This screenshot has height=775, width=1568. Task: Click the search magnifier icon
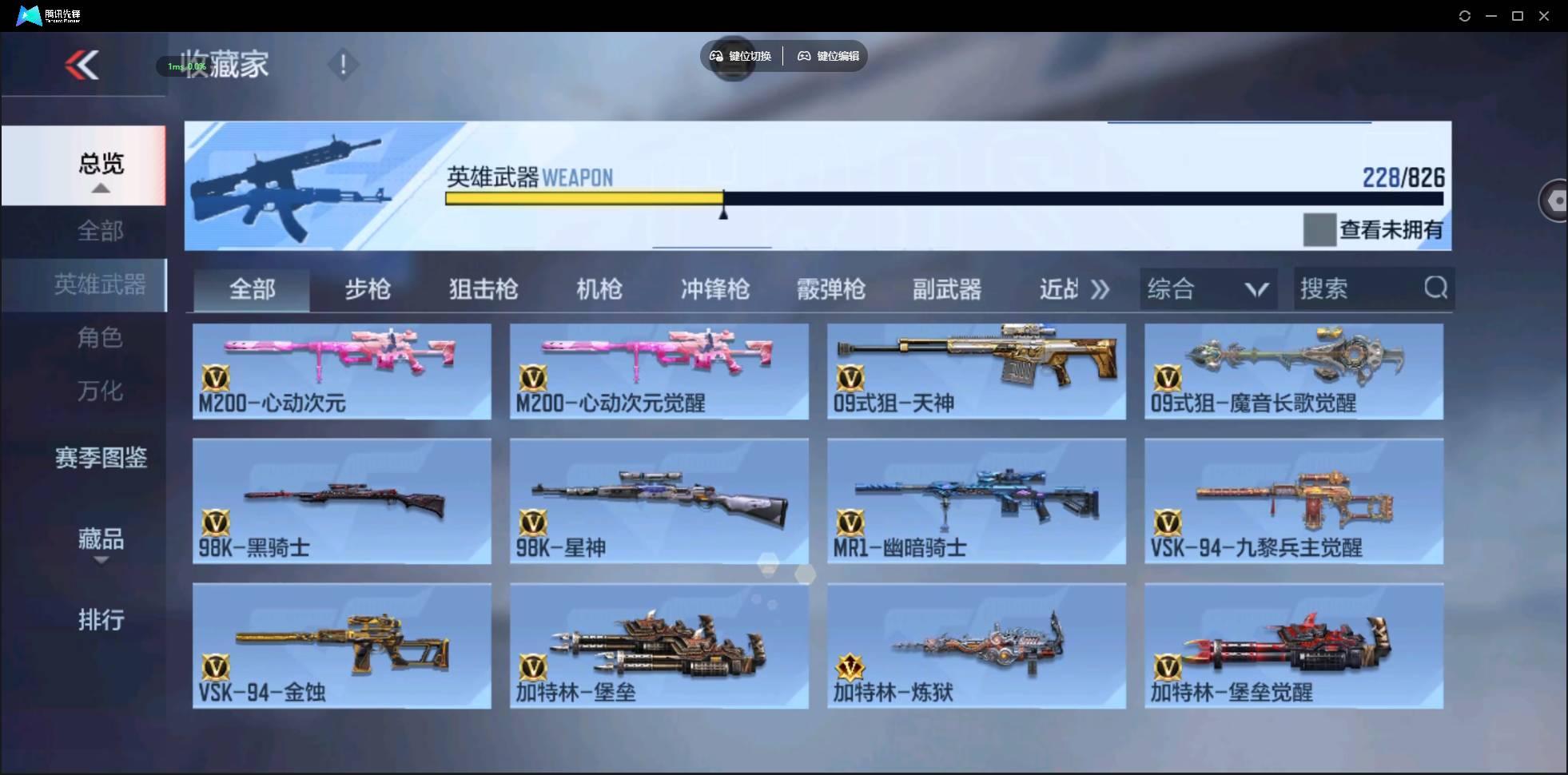(1436, 288)
